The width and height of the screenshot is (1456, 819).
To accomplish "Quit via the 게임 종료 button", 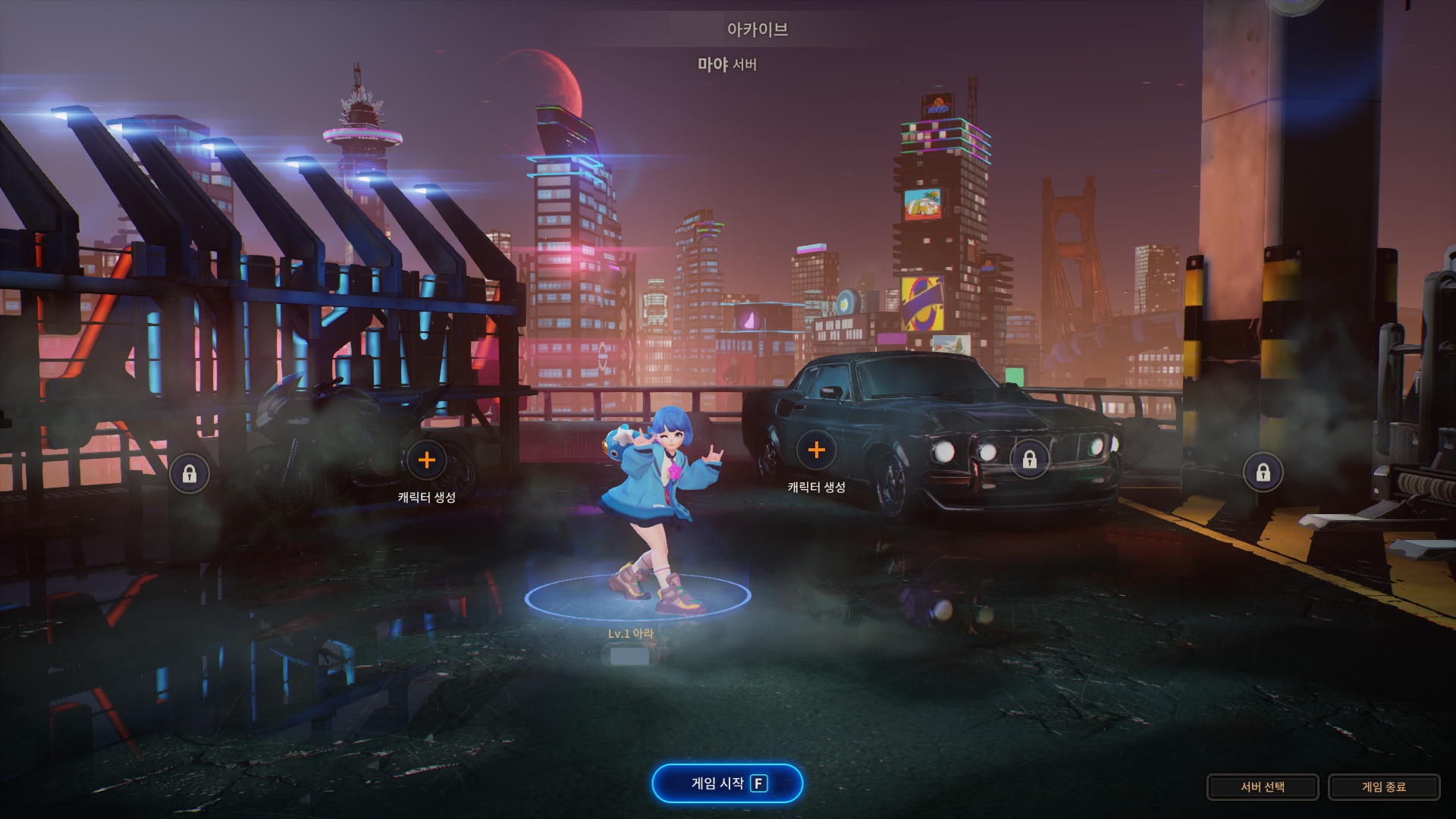I will [x=1383, y=787].
